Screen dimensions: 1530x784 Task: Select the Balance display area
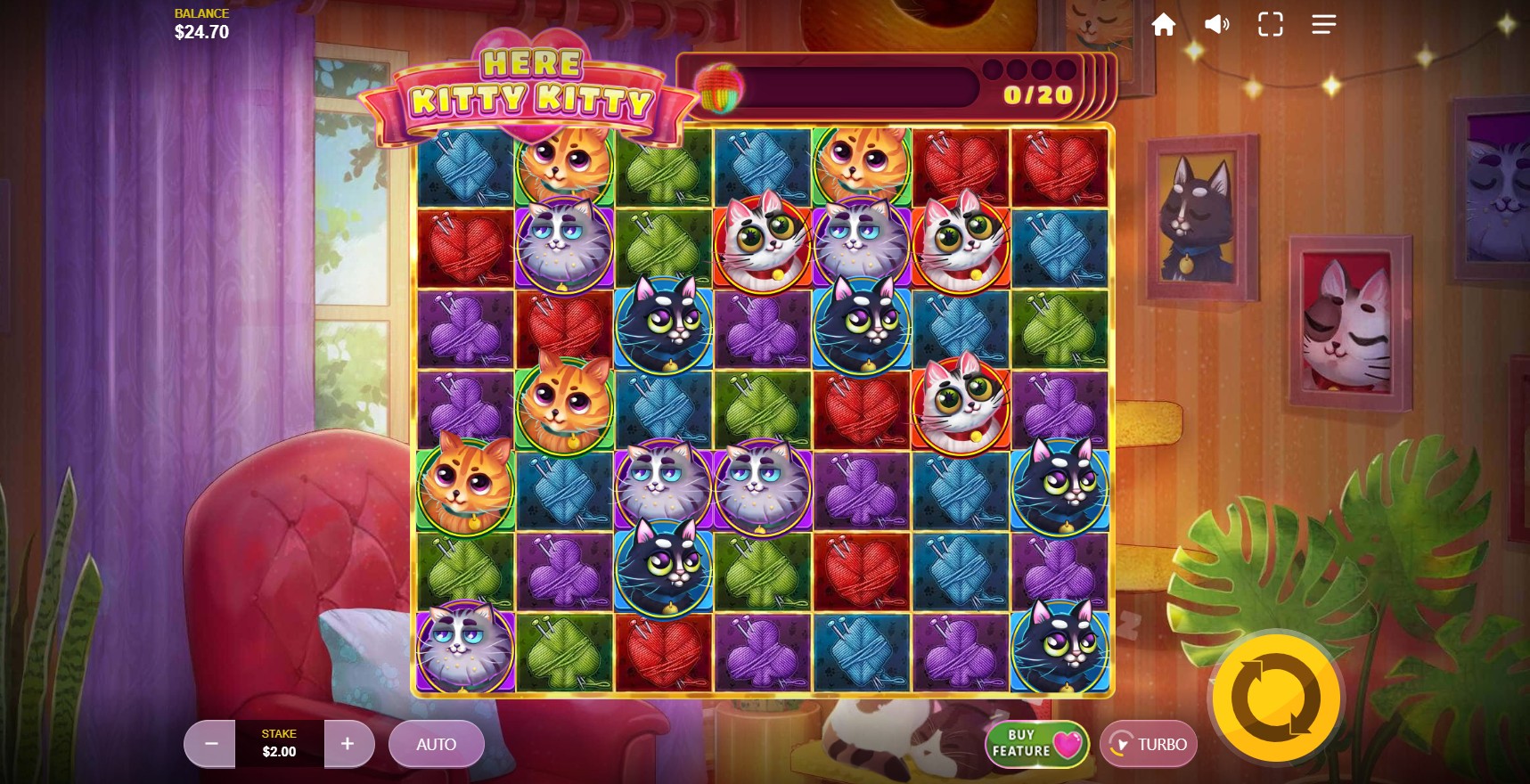coord(200,22)
